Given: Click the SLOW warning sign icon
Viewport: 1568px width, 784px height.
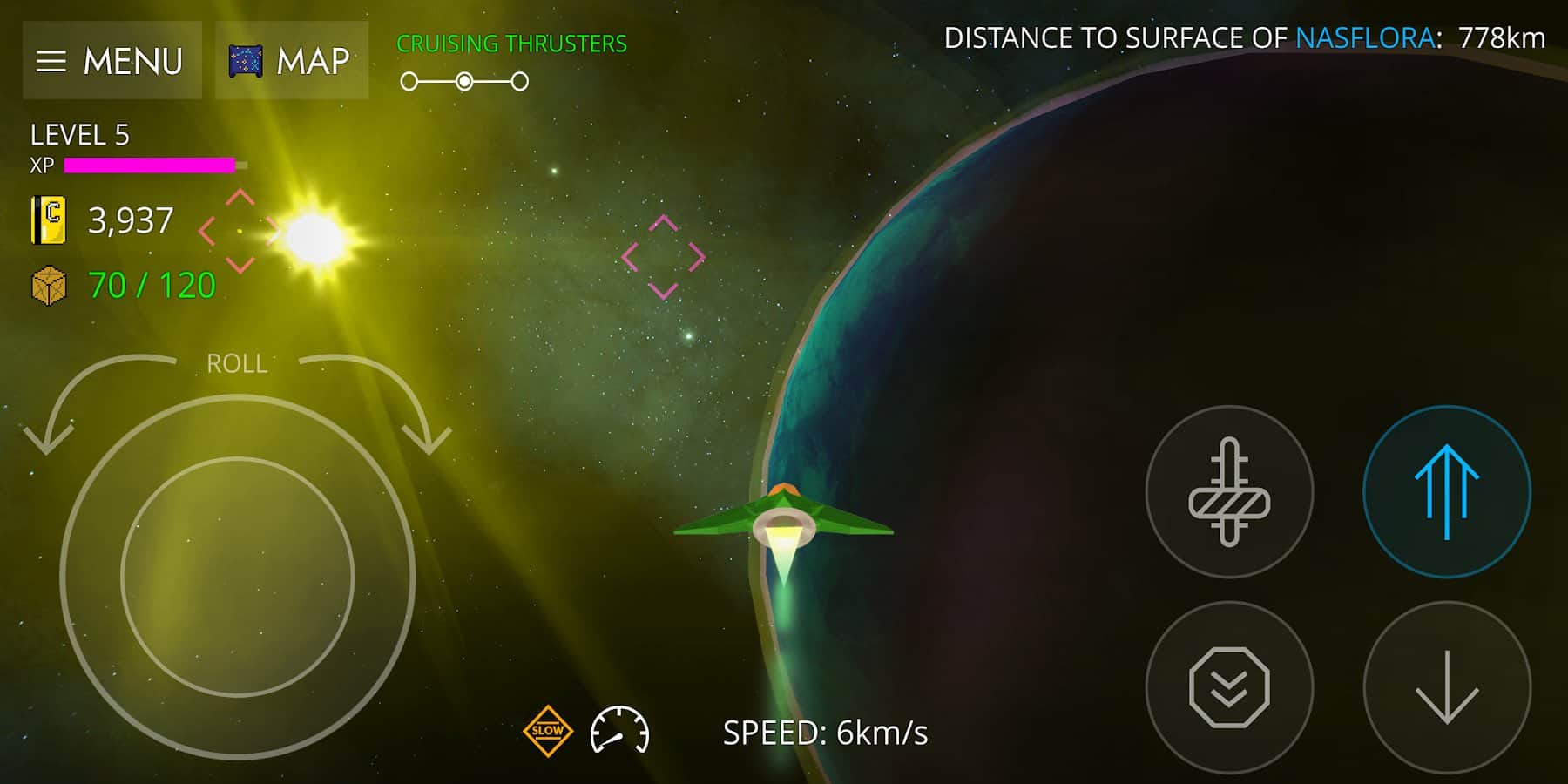Looking at the screenshot, I should 548,733.
